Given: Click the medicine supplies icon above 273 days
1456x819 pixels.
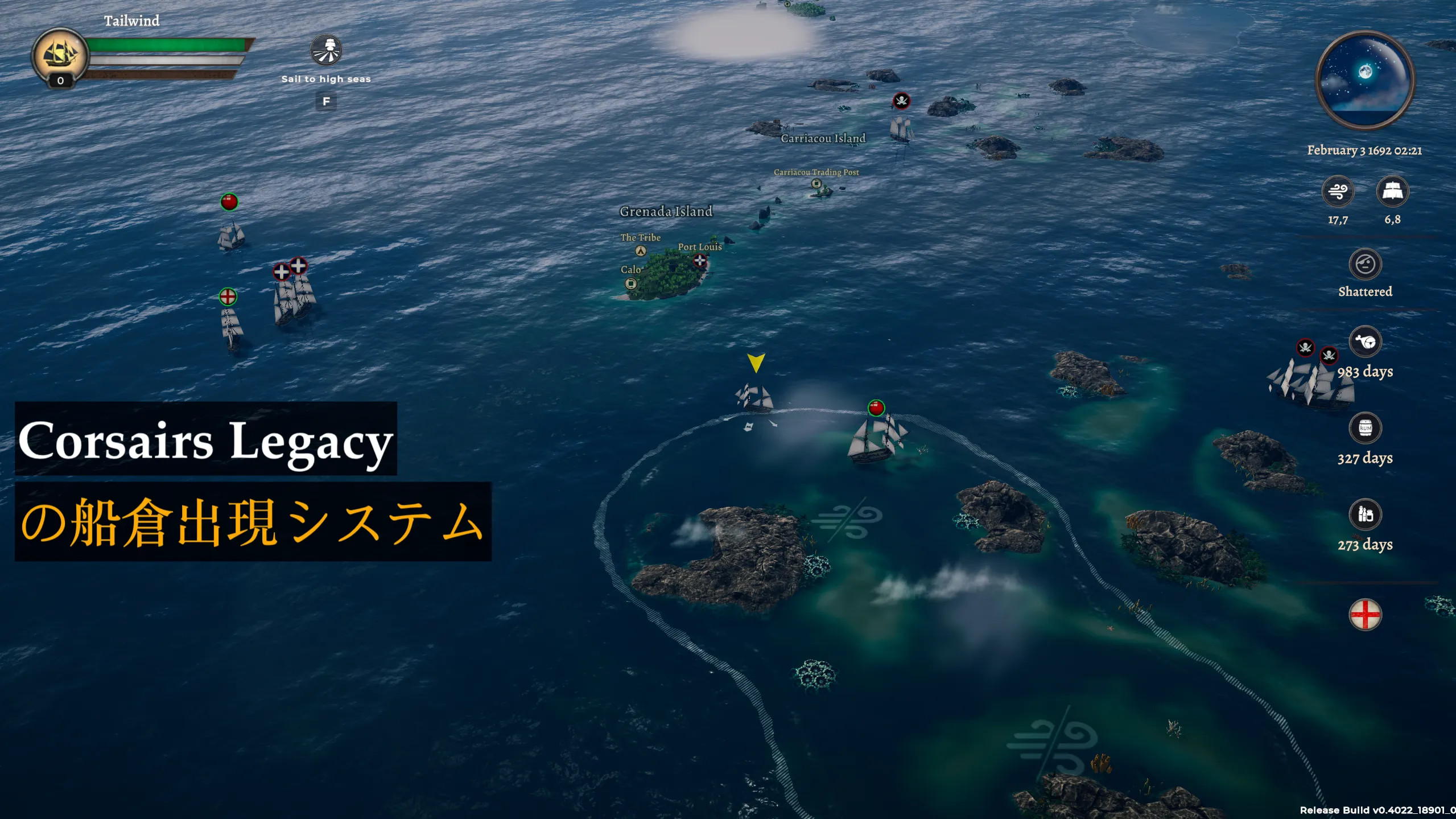Looking at the screenshot, I should [1365, 514].
